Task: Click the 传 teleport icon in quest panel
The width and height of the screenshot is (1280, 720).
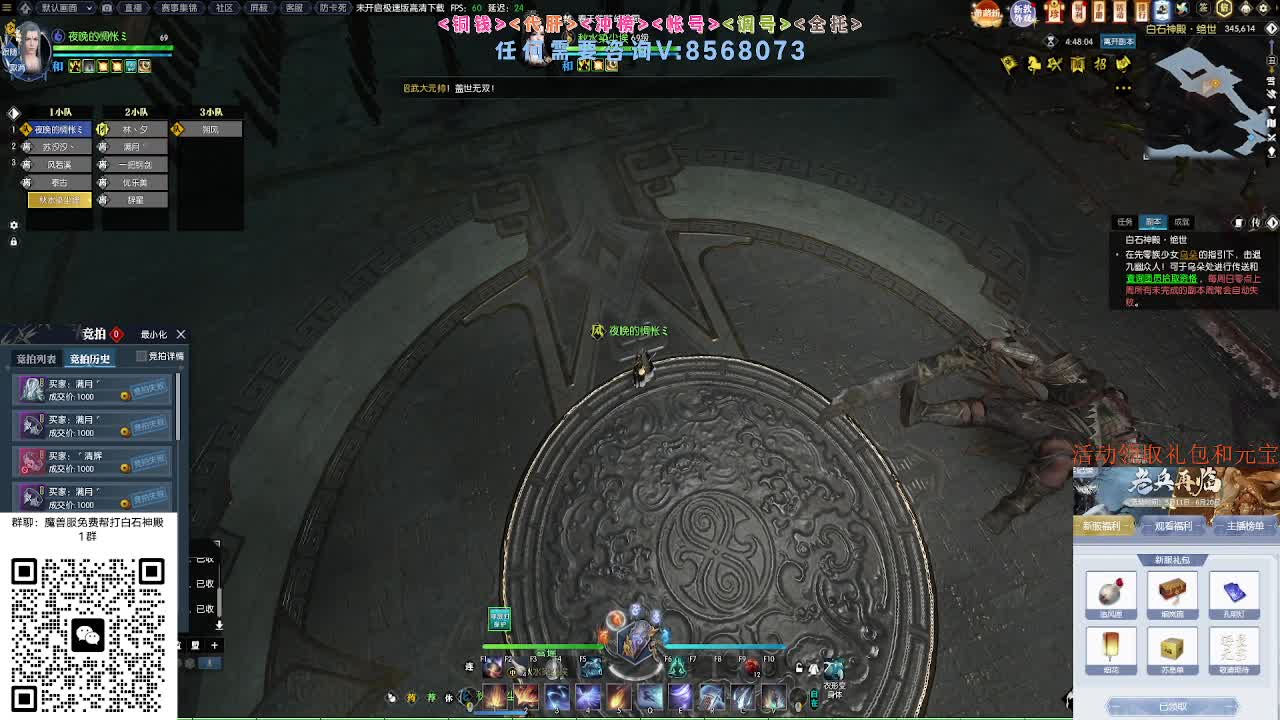Action: [x=1257, y=223]
